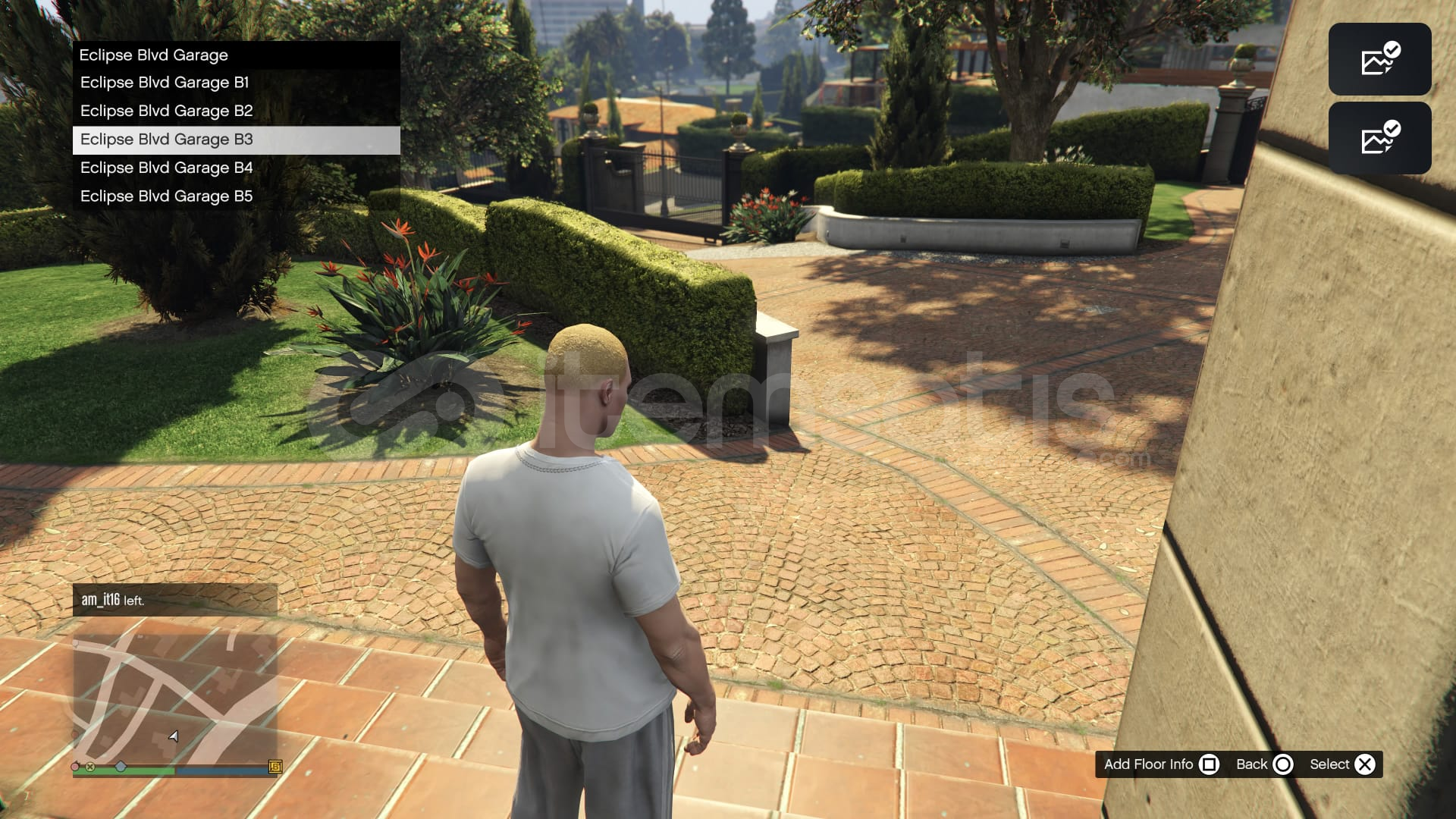
Task: Select Eclipse Blvd Garage B1
Action: [166, 83]
